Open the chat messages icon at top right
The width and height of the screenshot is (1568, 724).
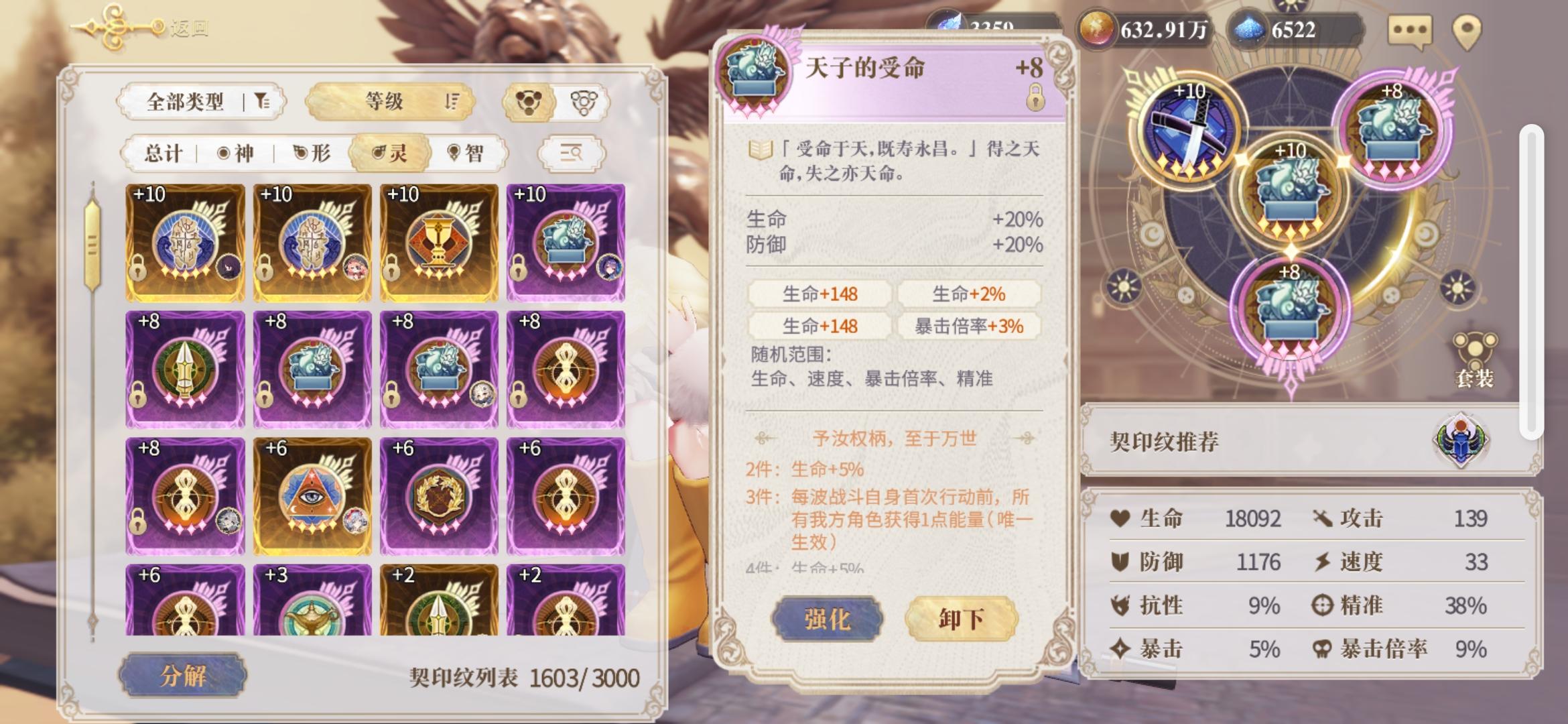1411,29
